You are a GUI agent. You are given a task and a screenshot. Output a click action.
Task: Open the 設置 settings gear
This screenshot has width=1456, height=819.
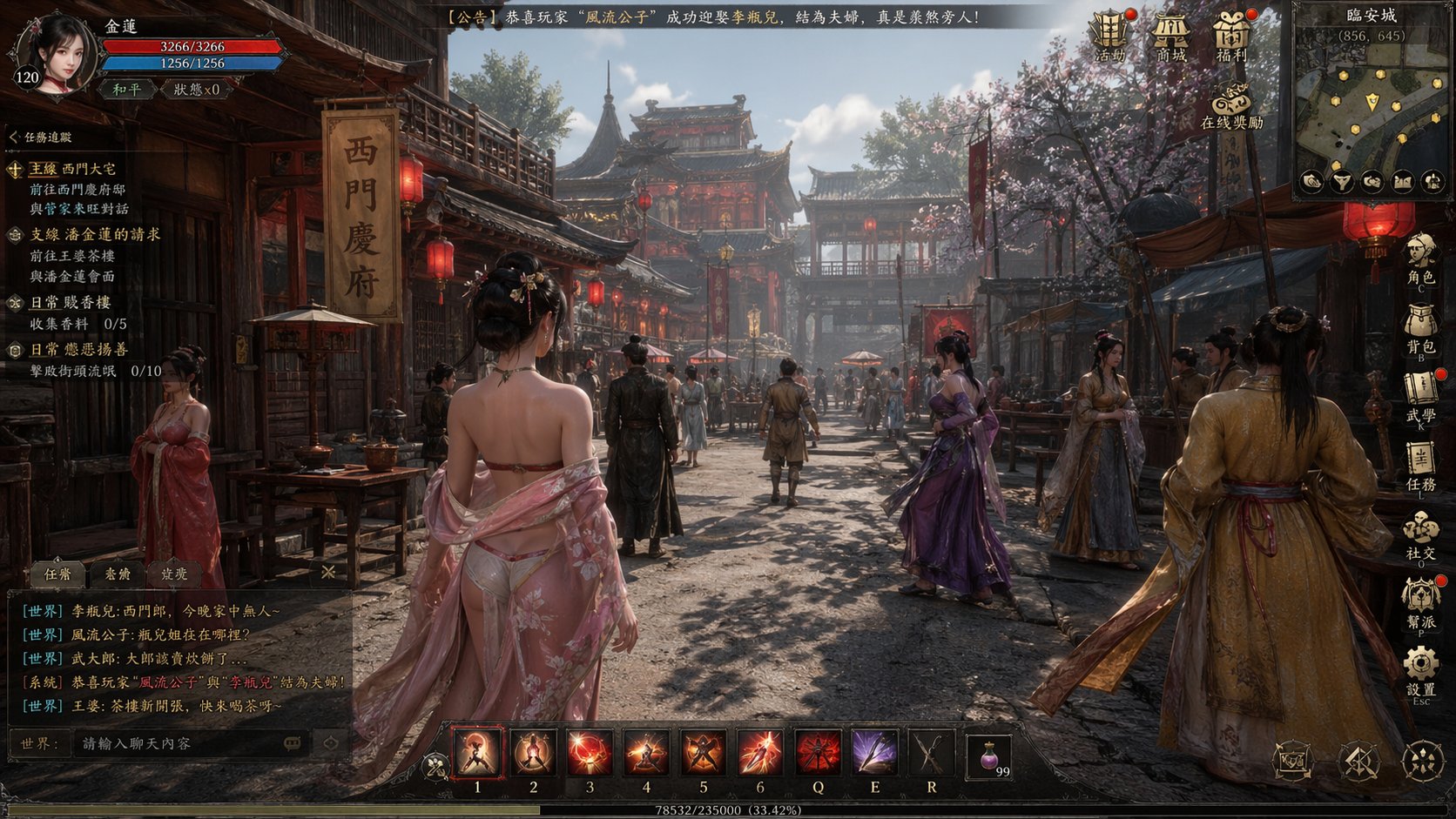click(1420, 671)
